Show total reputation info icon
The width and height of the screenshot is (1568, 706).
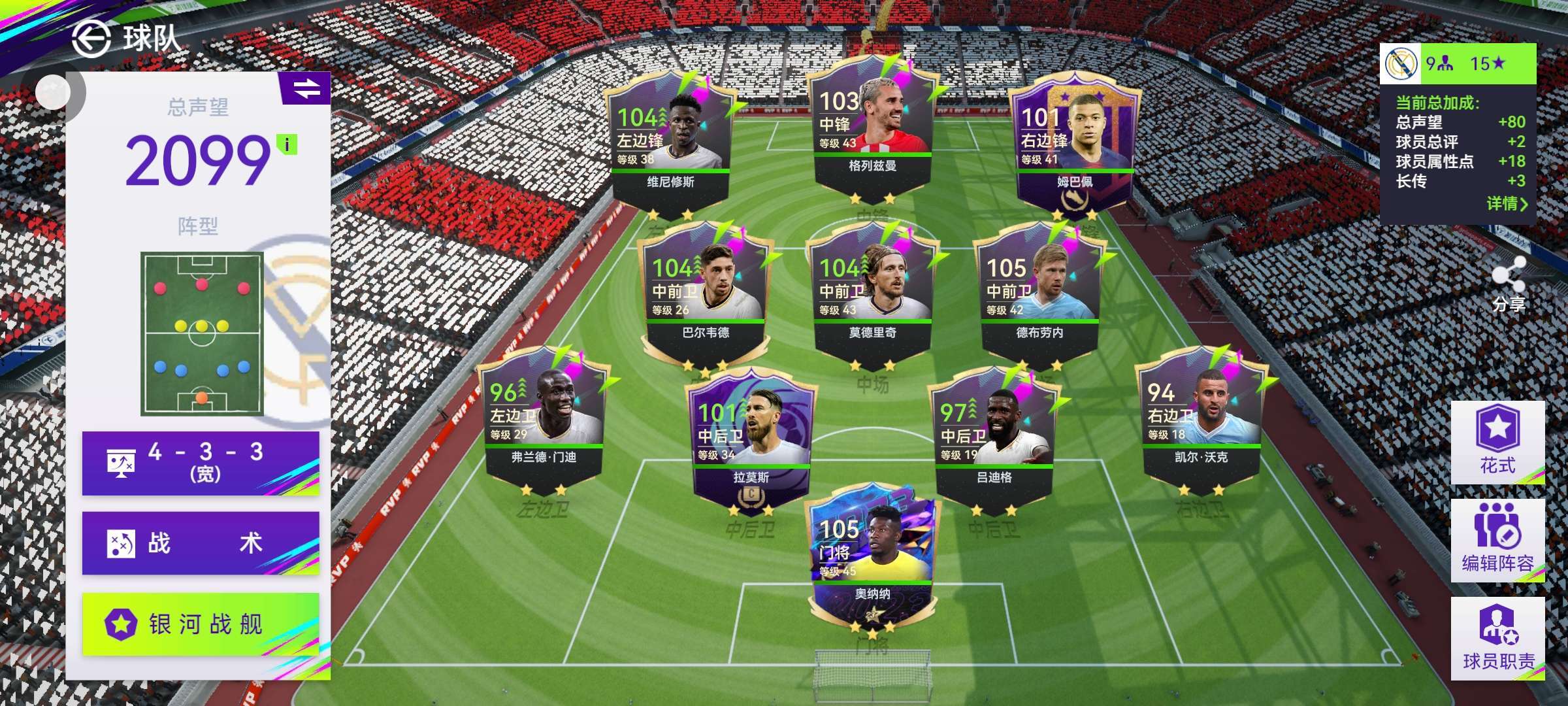287,144
